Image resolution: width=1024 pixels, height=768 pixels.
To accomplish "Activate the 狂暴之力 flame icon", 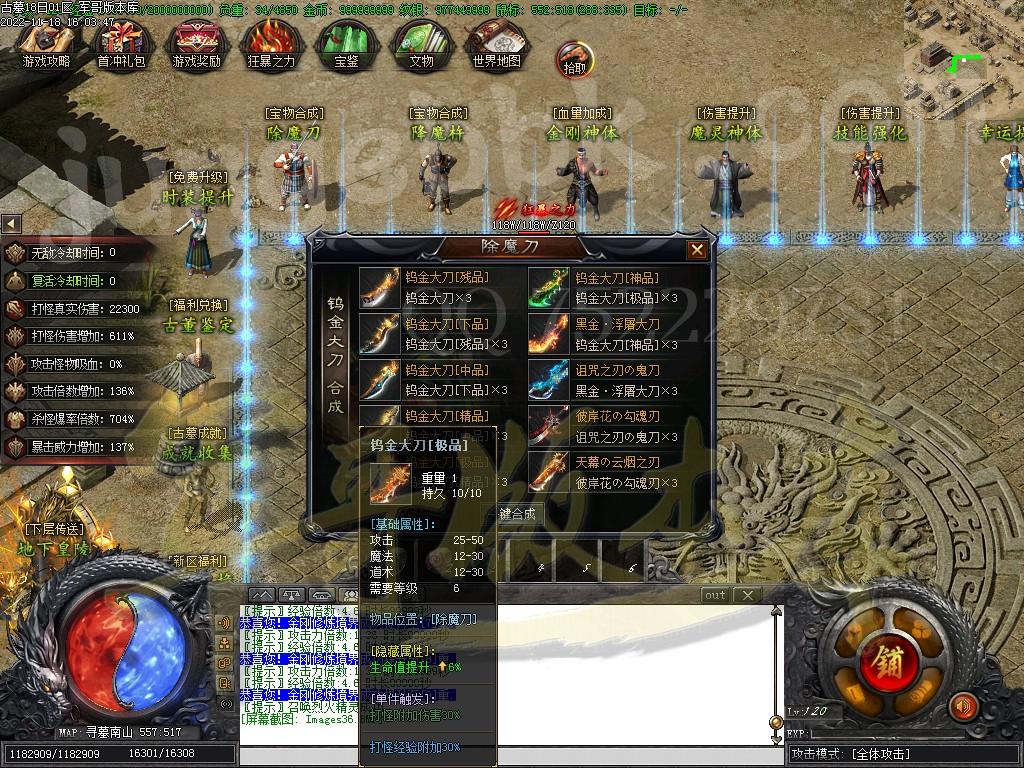I will click(271, 44).
